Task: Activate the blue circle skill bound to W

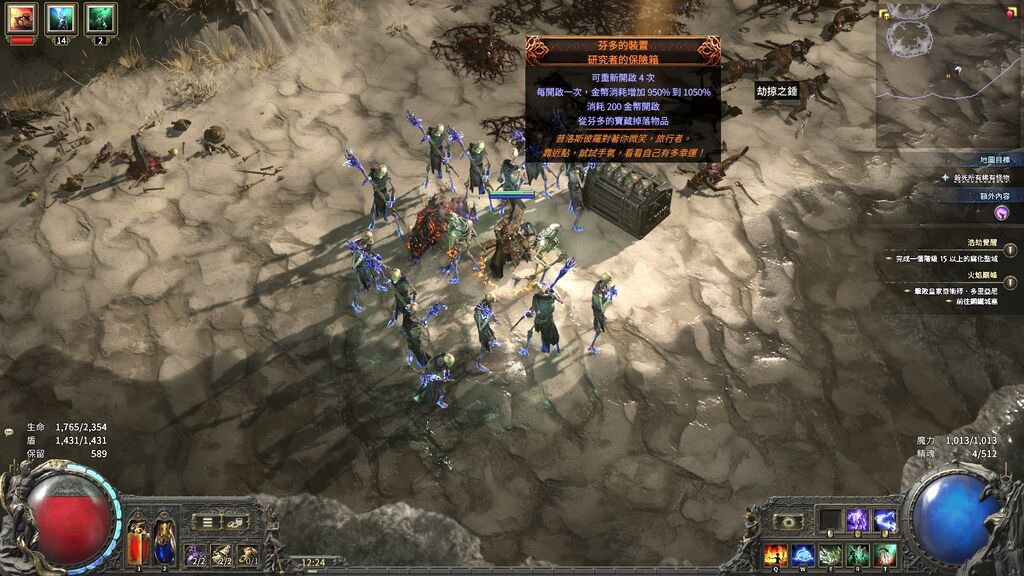Action: click(802, 555)
